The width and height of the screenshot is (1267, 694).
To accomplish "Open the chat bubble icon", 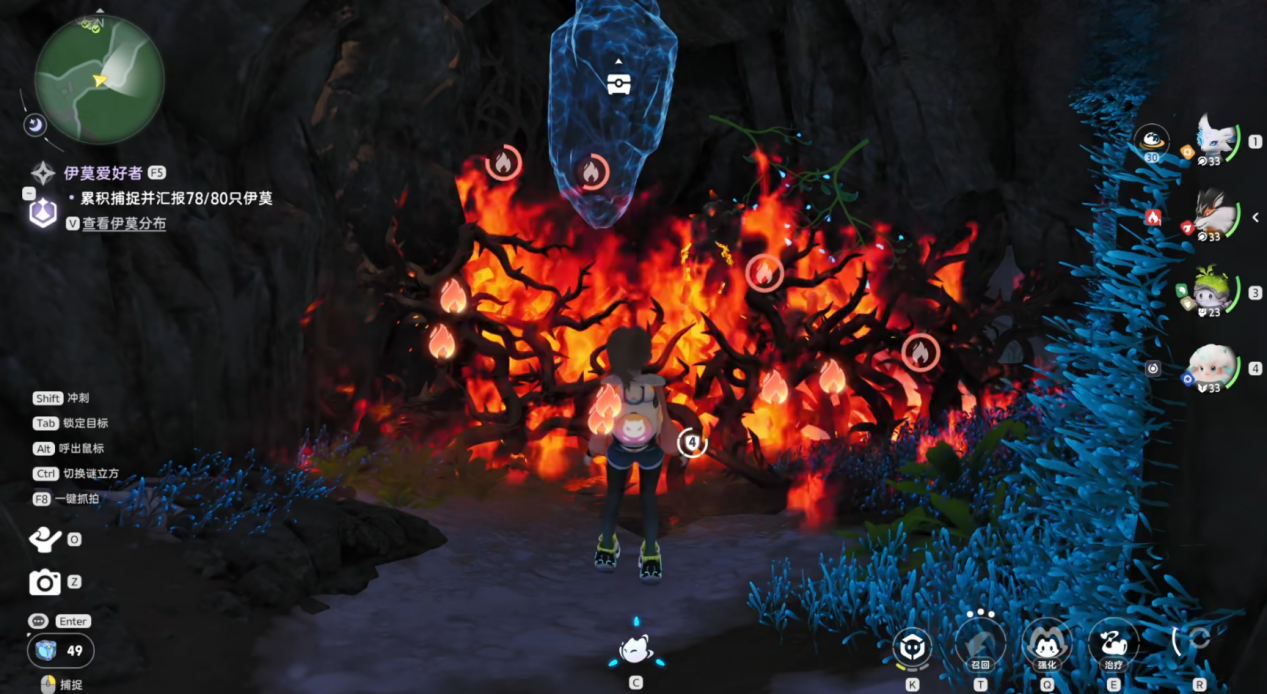I will point(38,621).
